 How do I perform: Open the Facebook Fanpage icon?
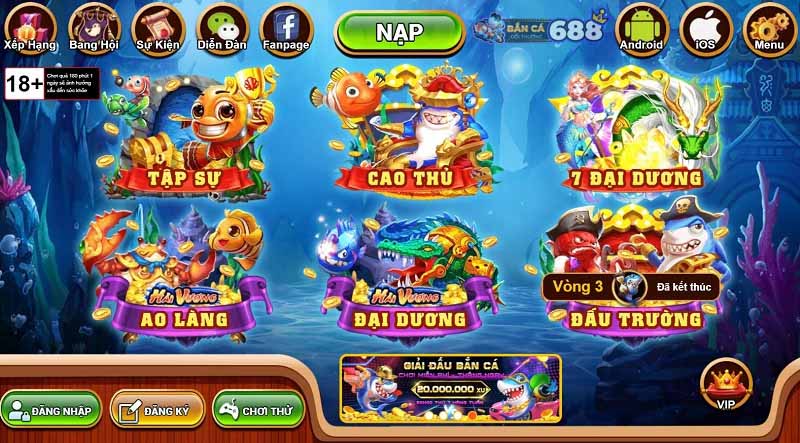(287, 27)
